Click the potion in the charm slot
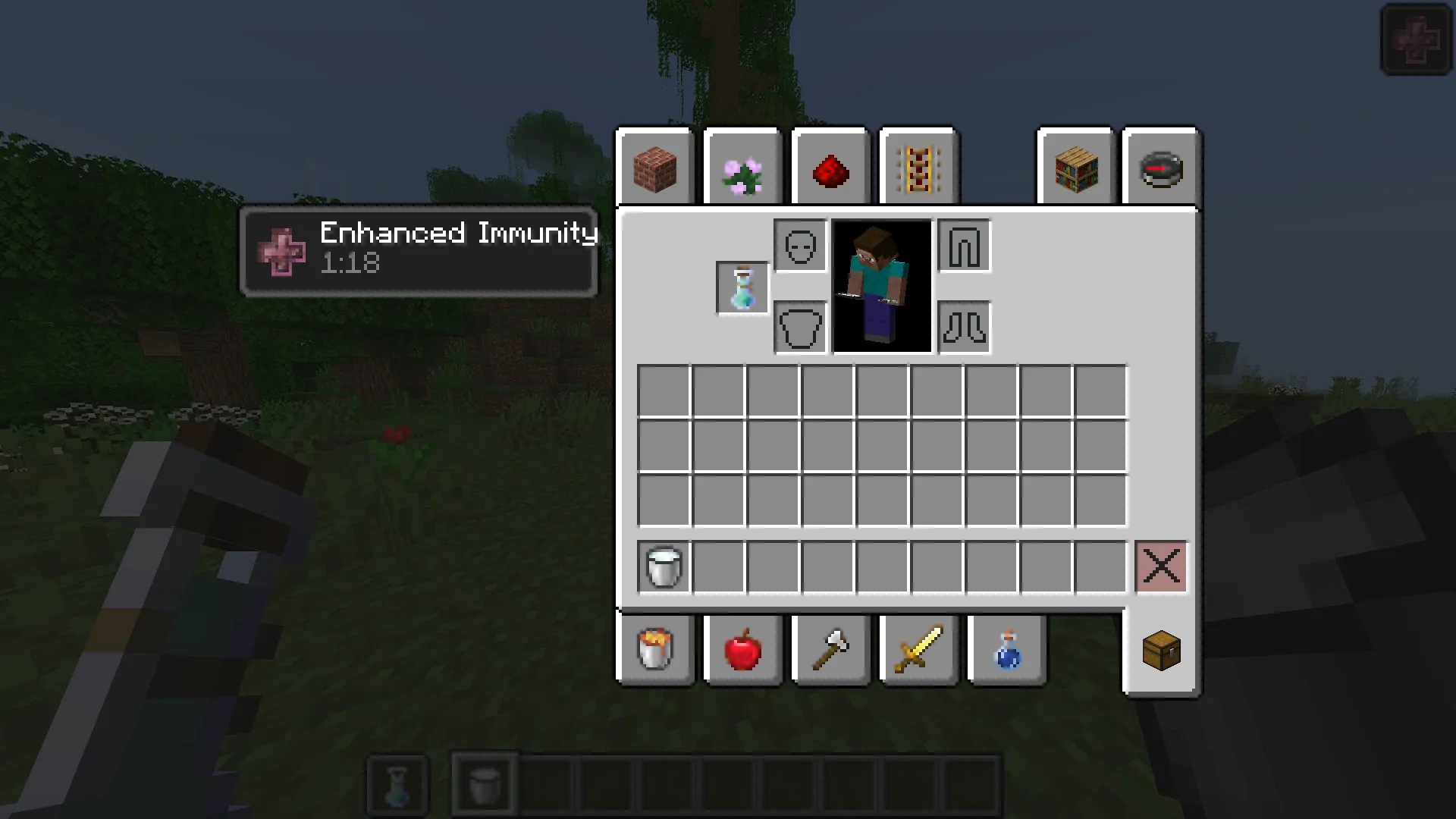The image size is (1456, 819). tap(742, 287)
